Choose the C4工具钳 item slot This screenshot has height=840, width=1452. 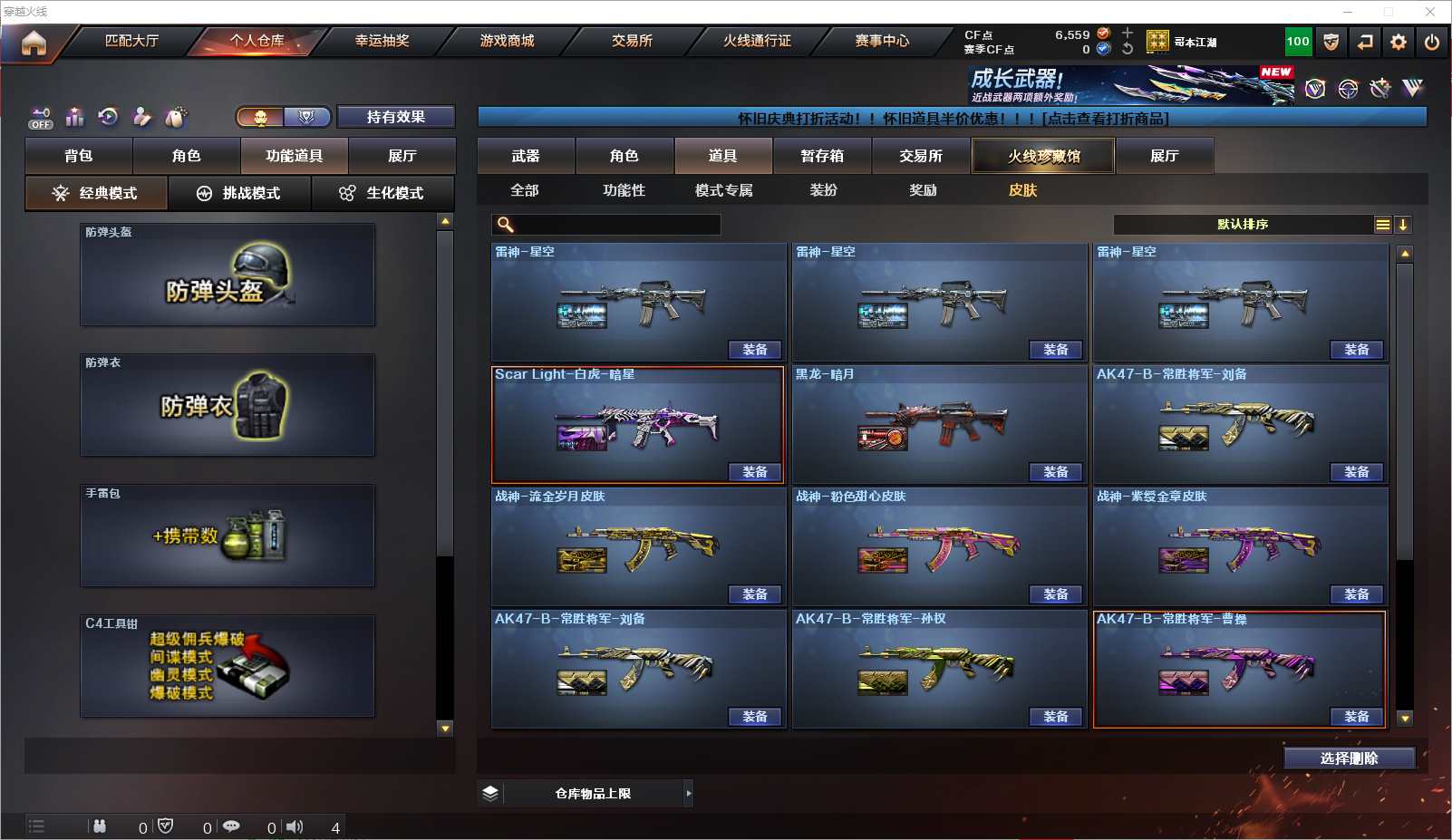click(x=227, y=666)
